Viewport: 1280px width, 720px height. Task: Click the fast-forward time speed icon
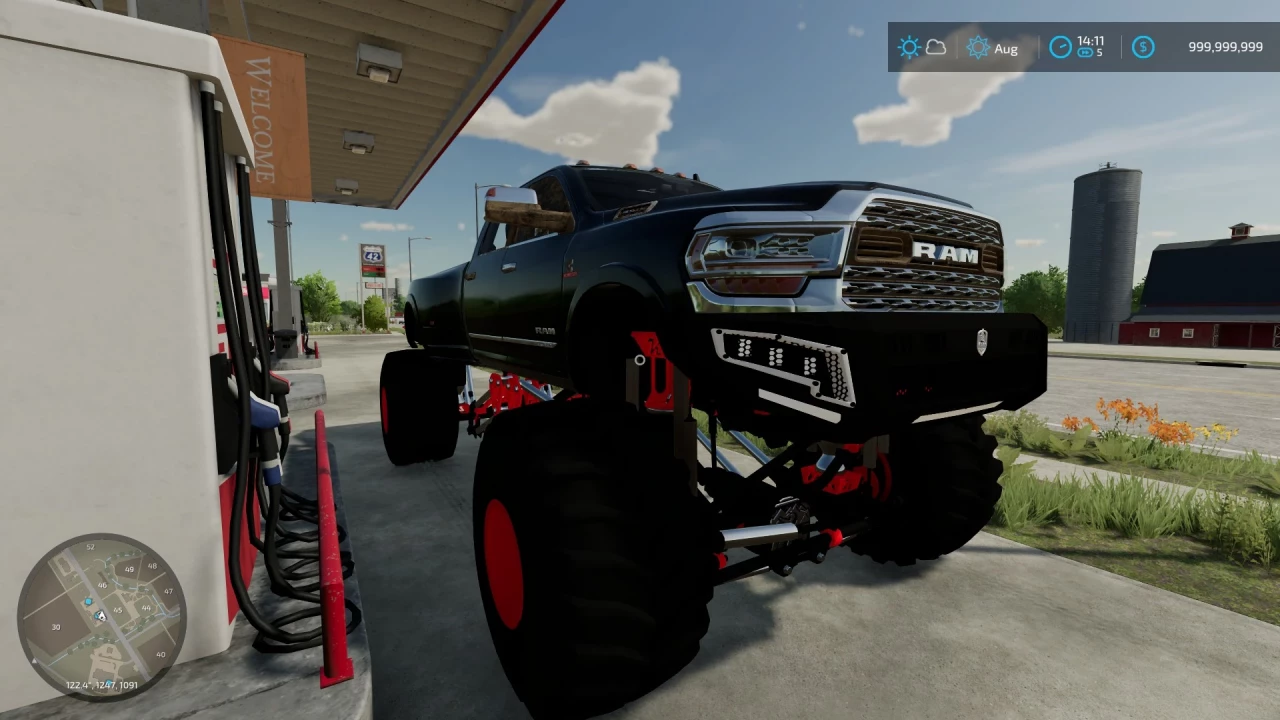coord(1085,54)
